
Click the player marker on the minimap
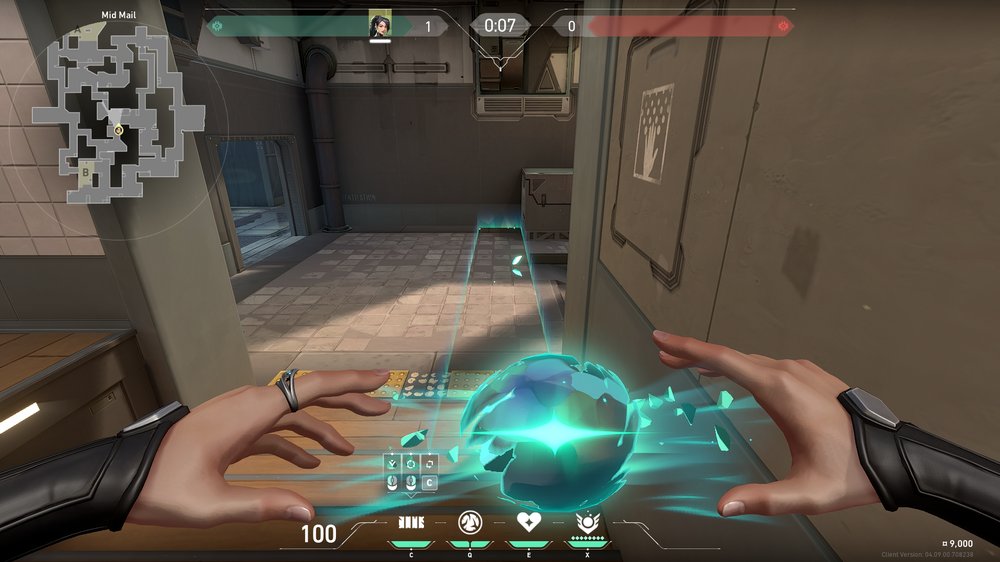118,129
